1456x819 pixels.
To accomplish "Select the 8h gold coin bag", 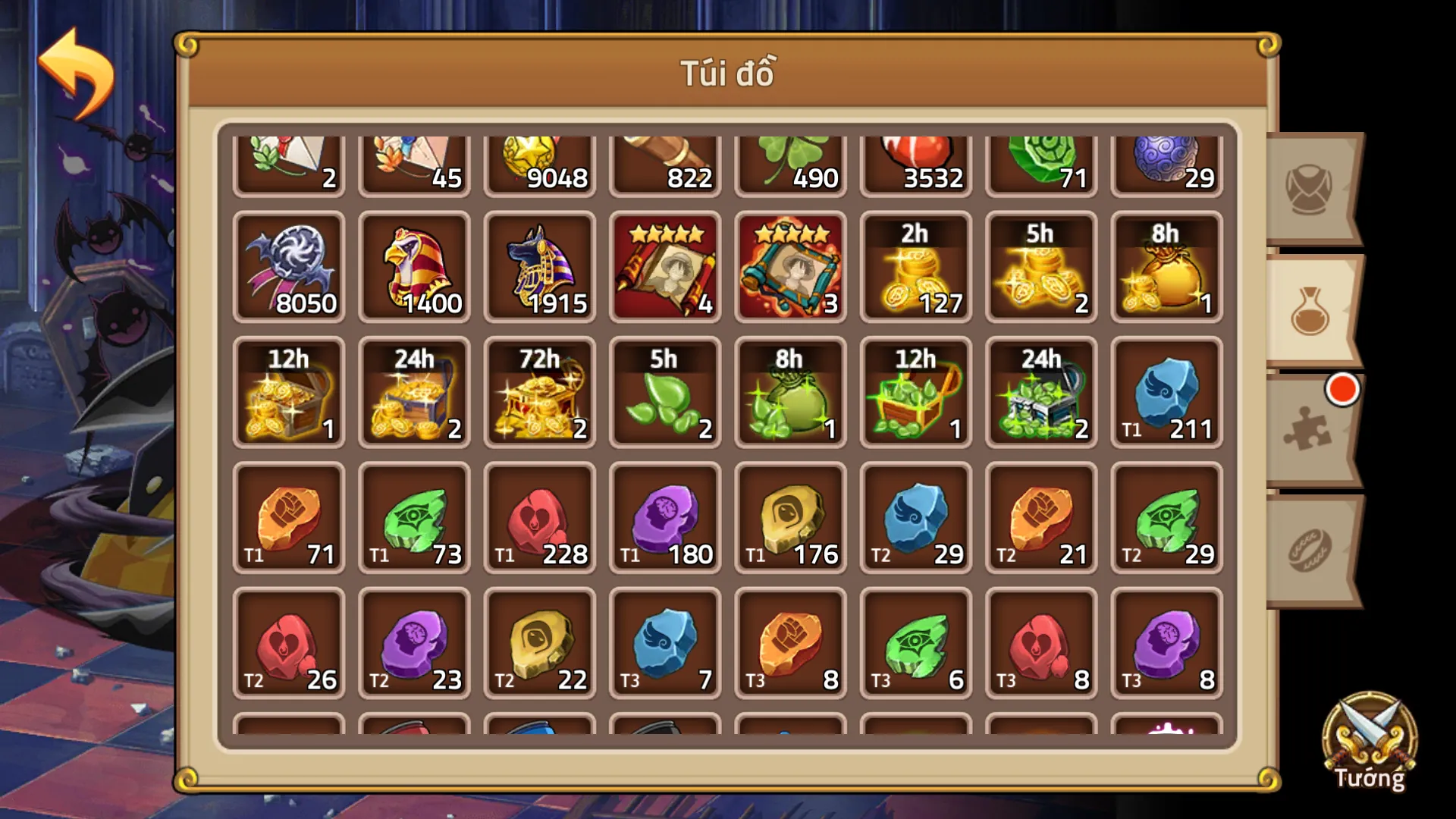I will [x=1166, y=267].
